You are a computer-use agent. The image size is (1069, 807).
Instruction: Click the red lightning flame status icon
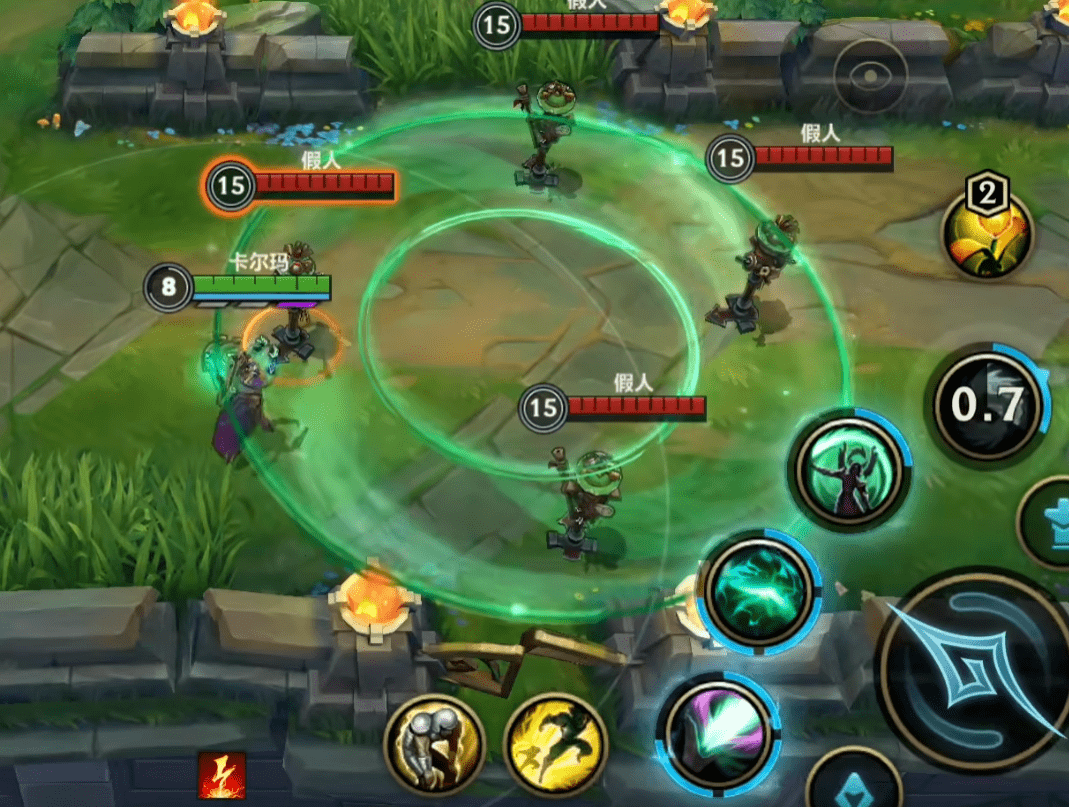pyautogui.click(x=221, y=775)
